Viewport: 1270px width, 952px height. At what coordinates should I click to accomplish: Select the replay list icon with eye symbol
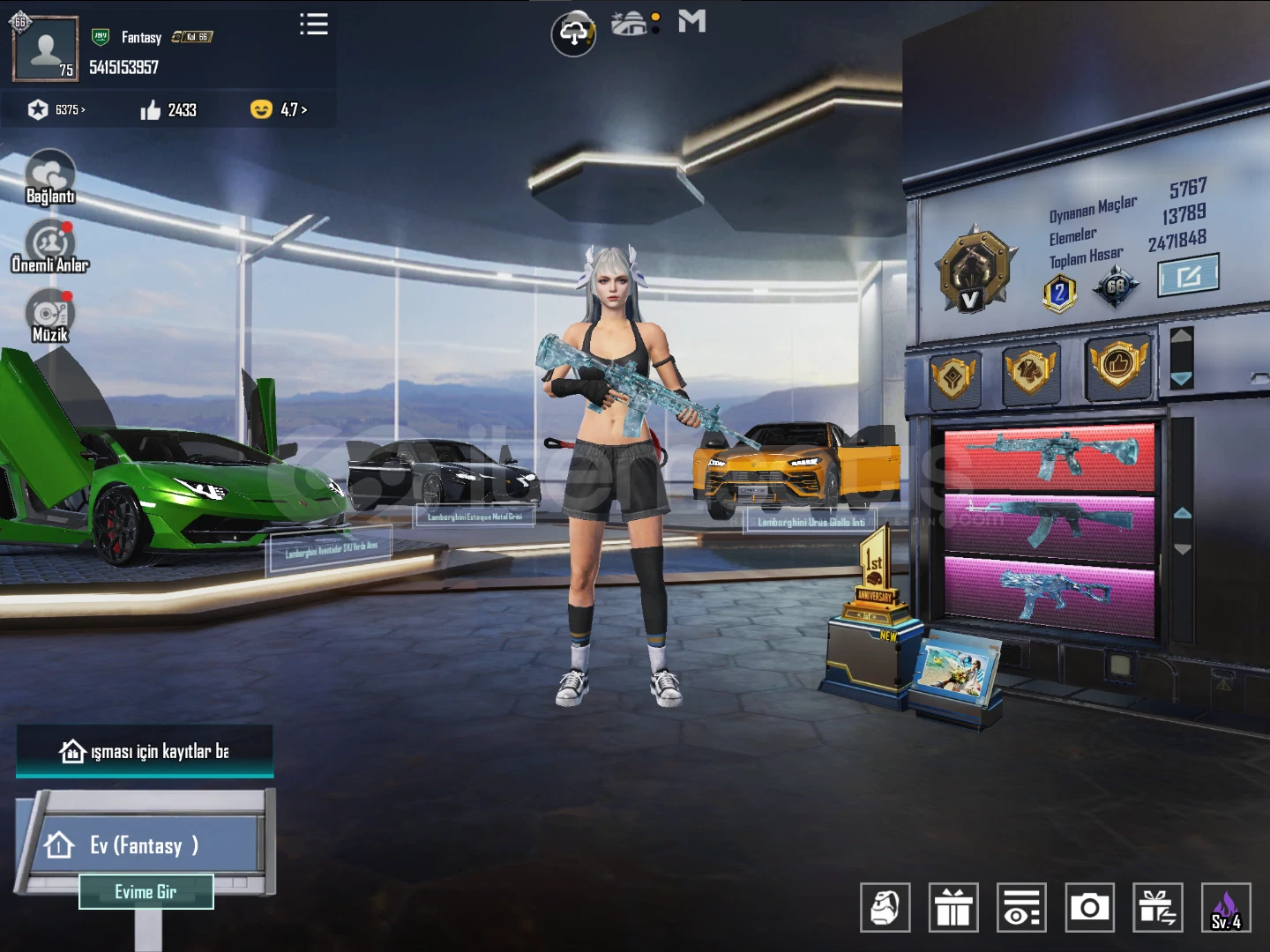pyautogui.click(x=1023, y=907)
